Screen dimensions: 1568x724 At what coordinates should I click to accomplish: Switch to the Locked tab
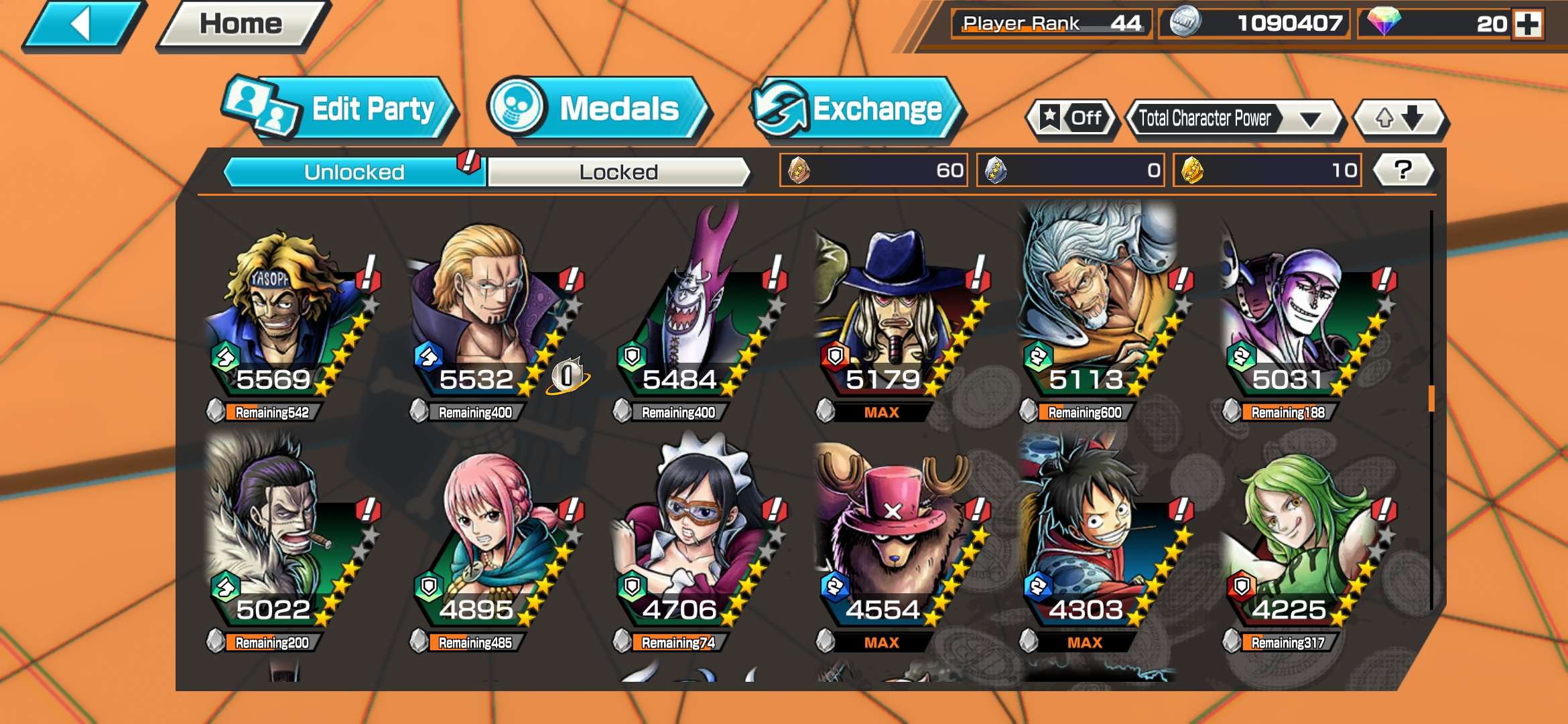[x=618, y=171]
